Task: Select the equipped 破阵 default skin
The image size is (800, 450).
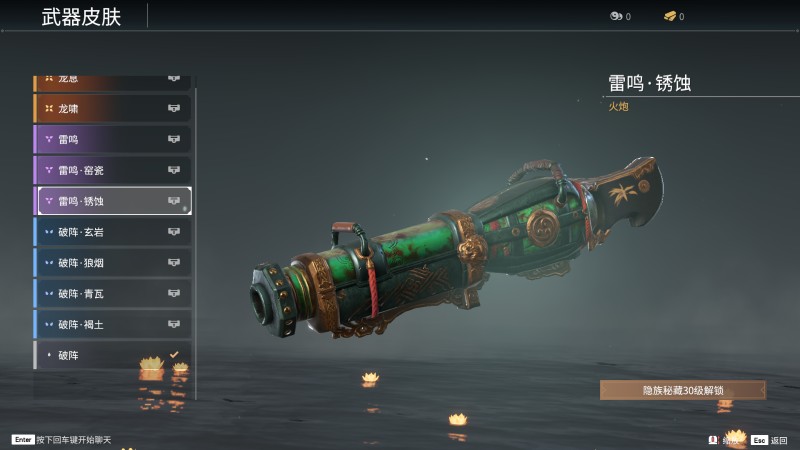Action: coord(112,355)
